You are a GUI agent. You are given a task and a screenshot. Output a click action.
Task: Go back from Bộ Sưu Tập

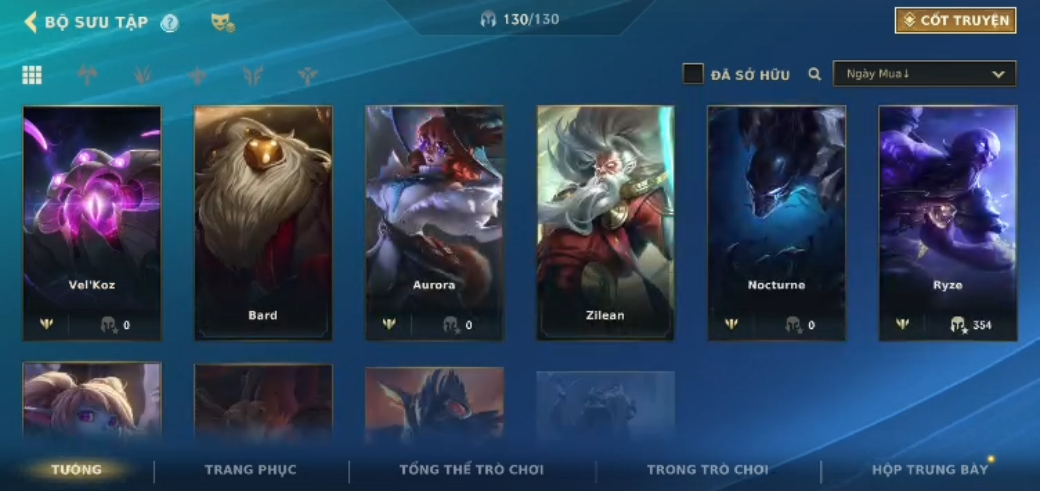coord(31,22)
